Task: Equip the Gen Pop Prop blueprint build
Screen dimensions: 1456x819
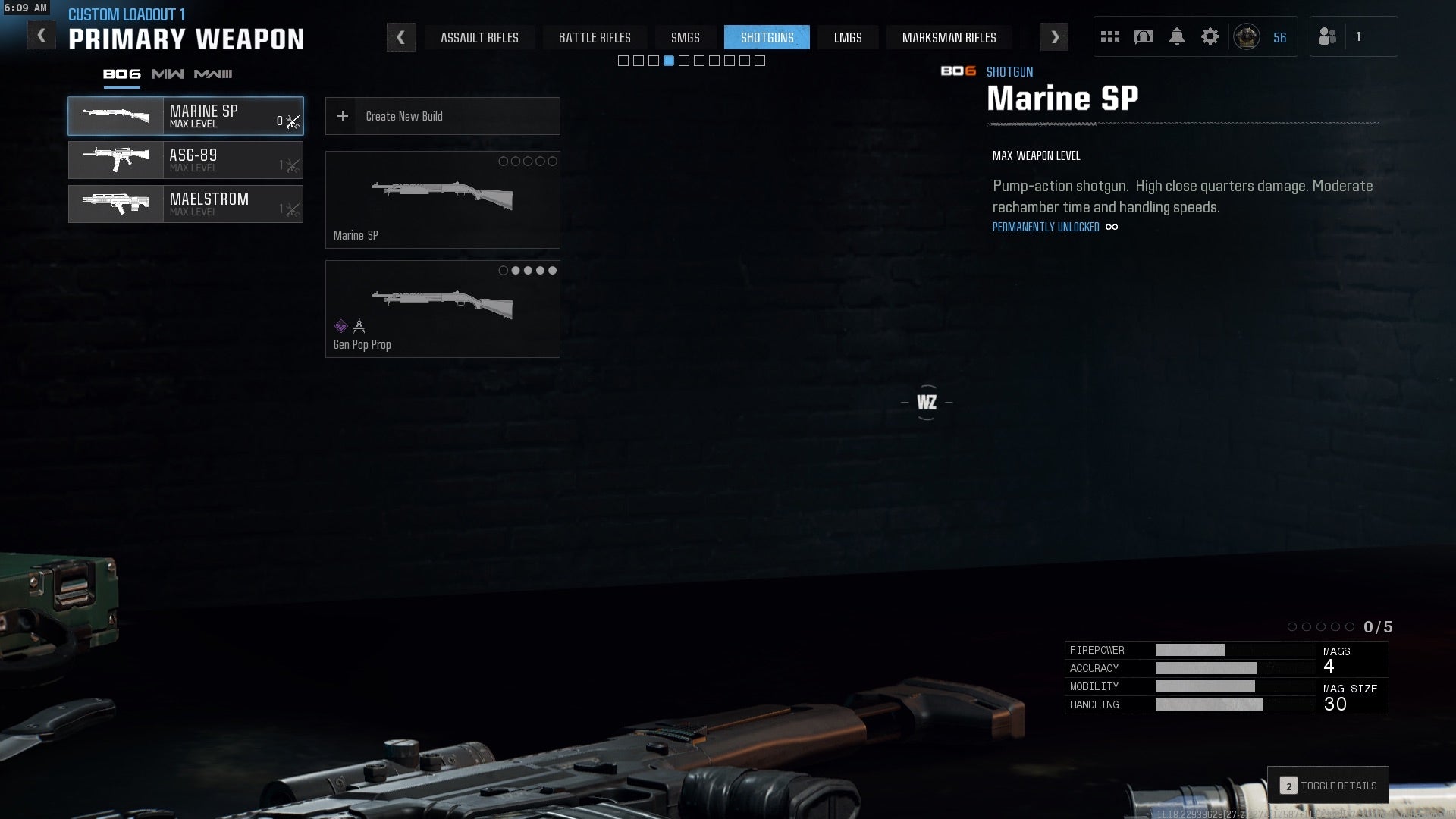Action: click(x=442, y=309)
